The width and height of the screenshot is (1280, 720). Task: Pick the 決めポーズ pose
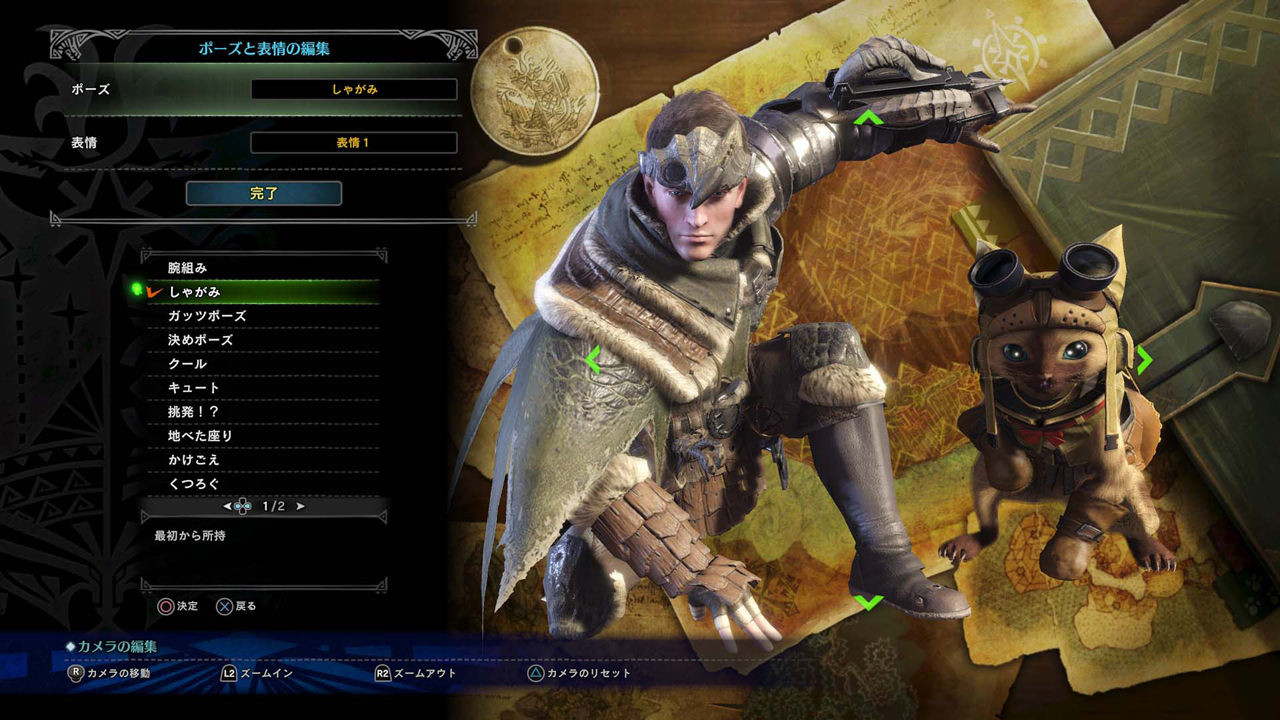pyautogui.click(x=262, y=340)
